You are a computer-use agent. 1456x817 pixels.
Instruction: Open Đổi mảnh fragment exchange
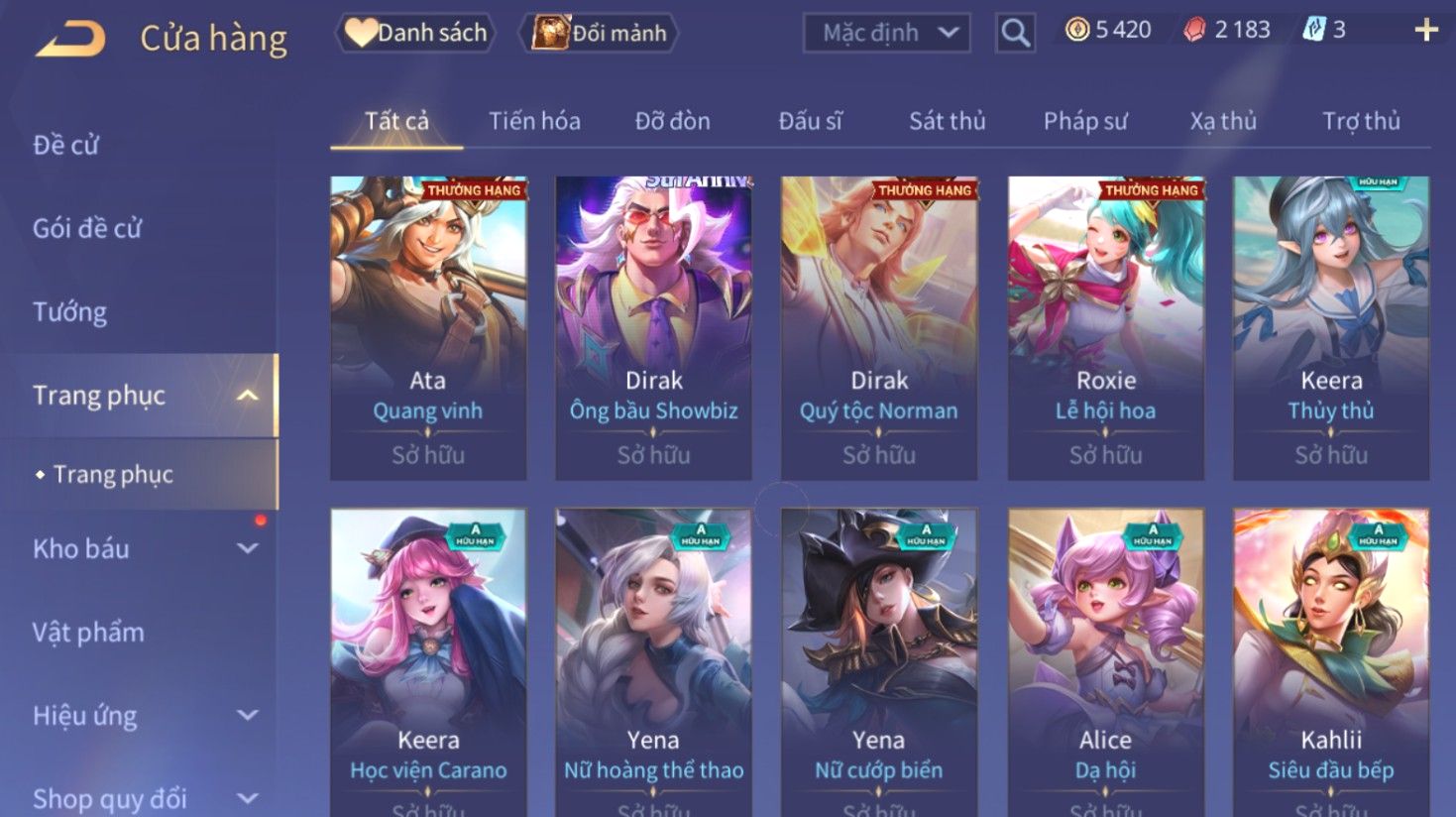599,33
